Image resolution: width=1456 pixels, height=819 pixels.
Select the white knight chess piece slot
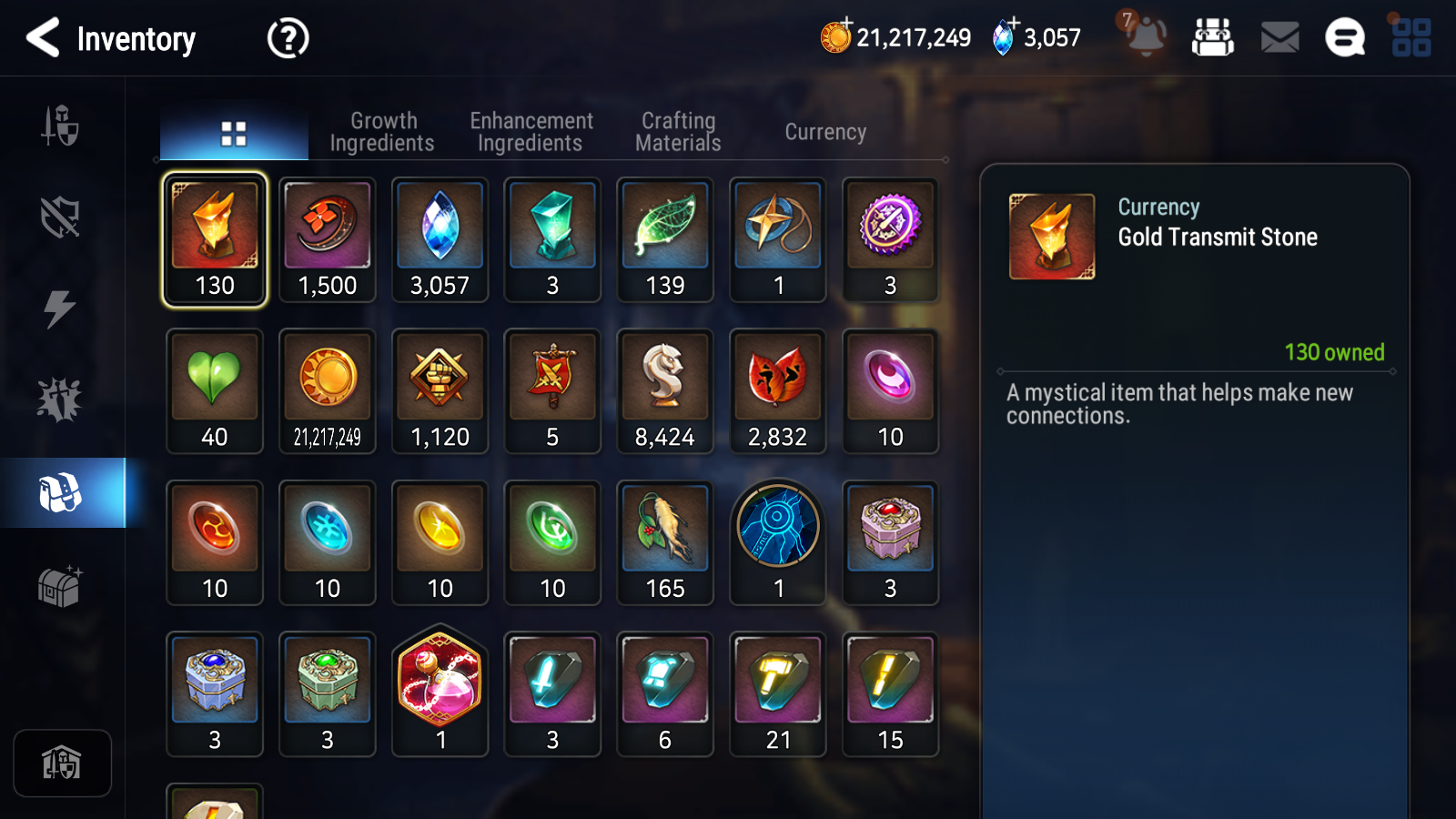(665, 391)
